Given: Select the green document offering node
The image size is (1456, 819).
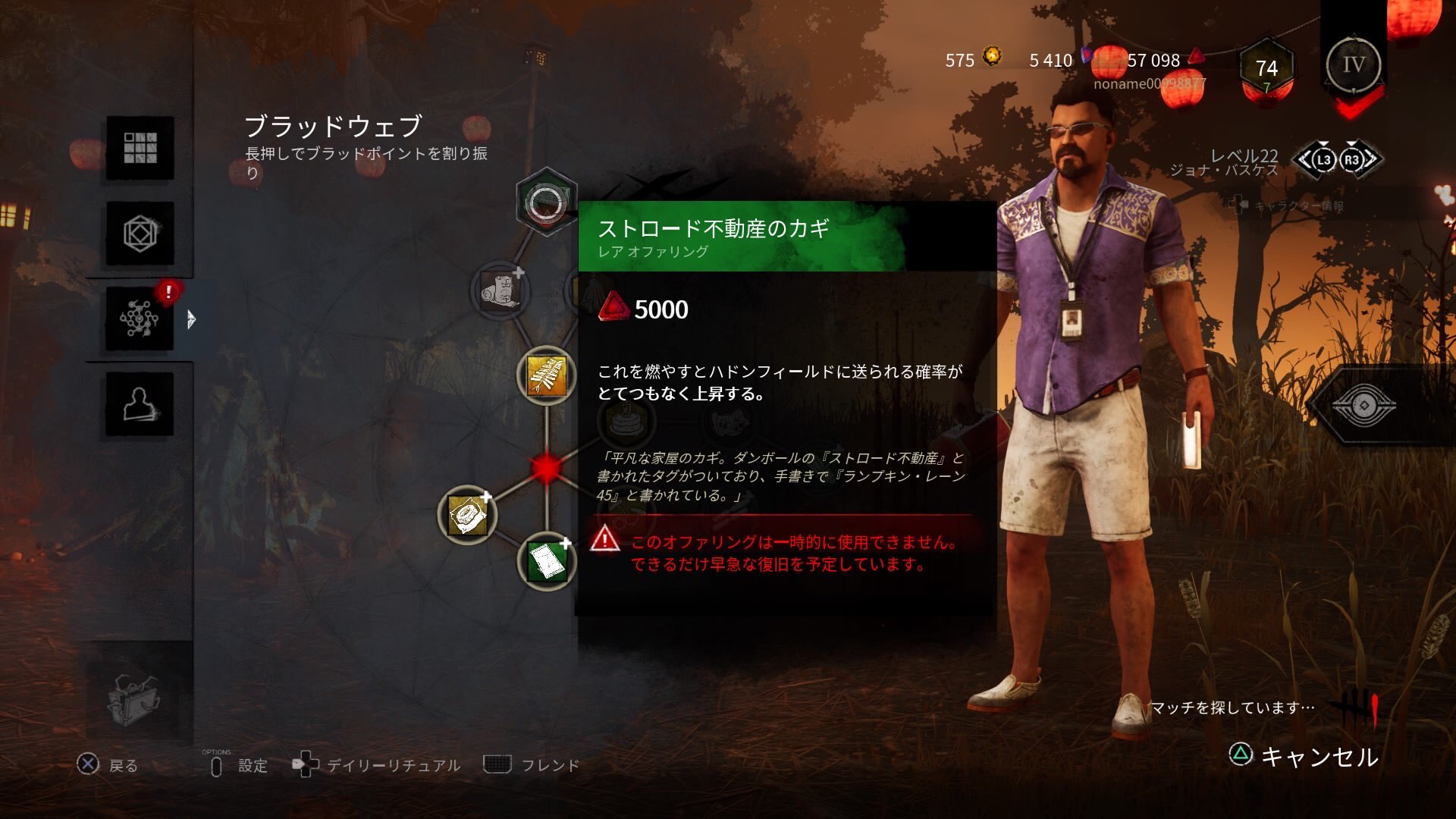Looking at the screenshot, I should tap(548, 559).
